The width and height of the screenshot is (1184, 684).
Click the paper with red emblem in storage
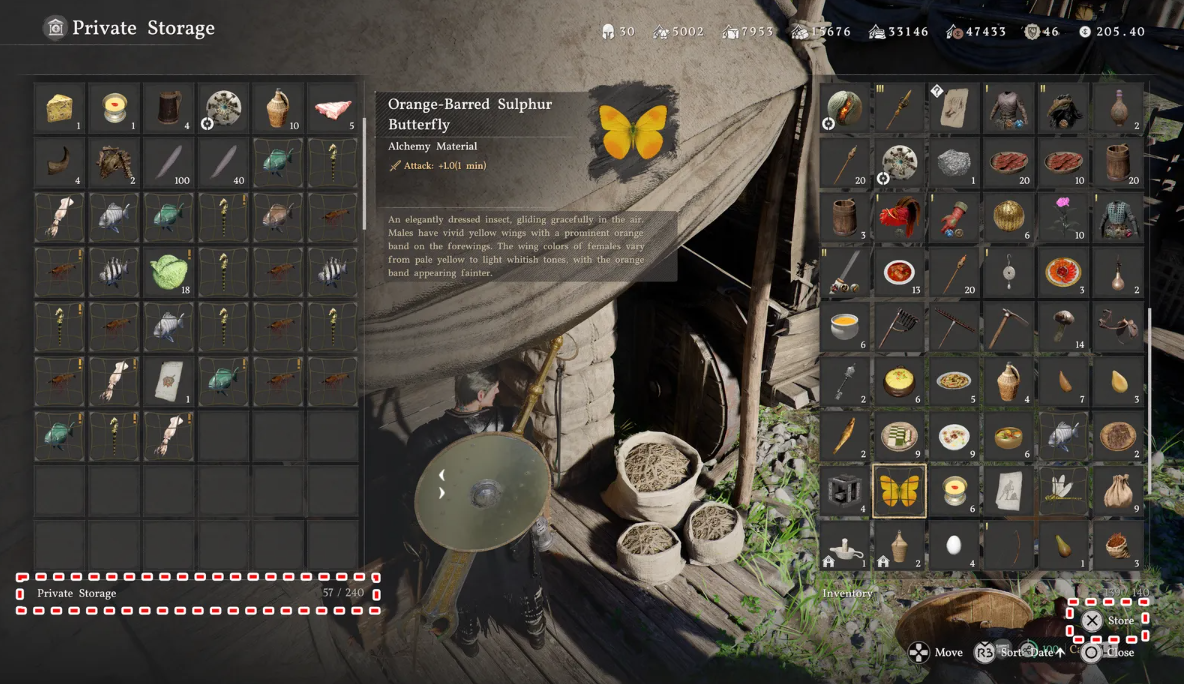click(169, 380)
